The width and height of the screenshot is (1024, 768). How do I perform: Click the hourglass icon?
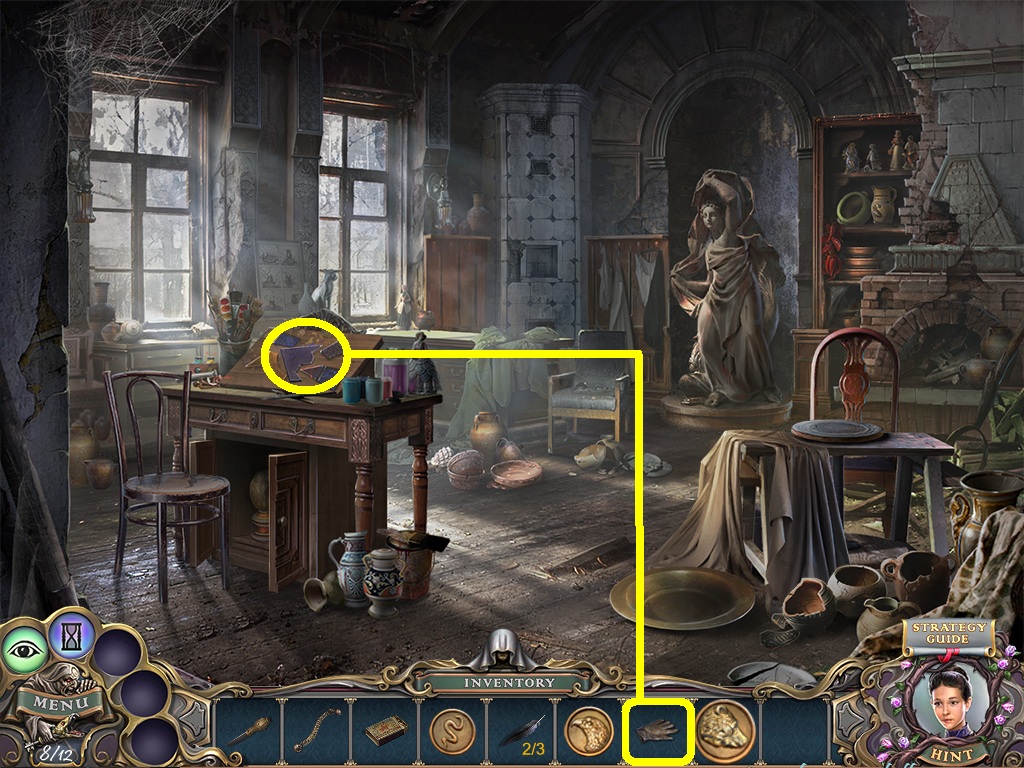73,632
